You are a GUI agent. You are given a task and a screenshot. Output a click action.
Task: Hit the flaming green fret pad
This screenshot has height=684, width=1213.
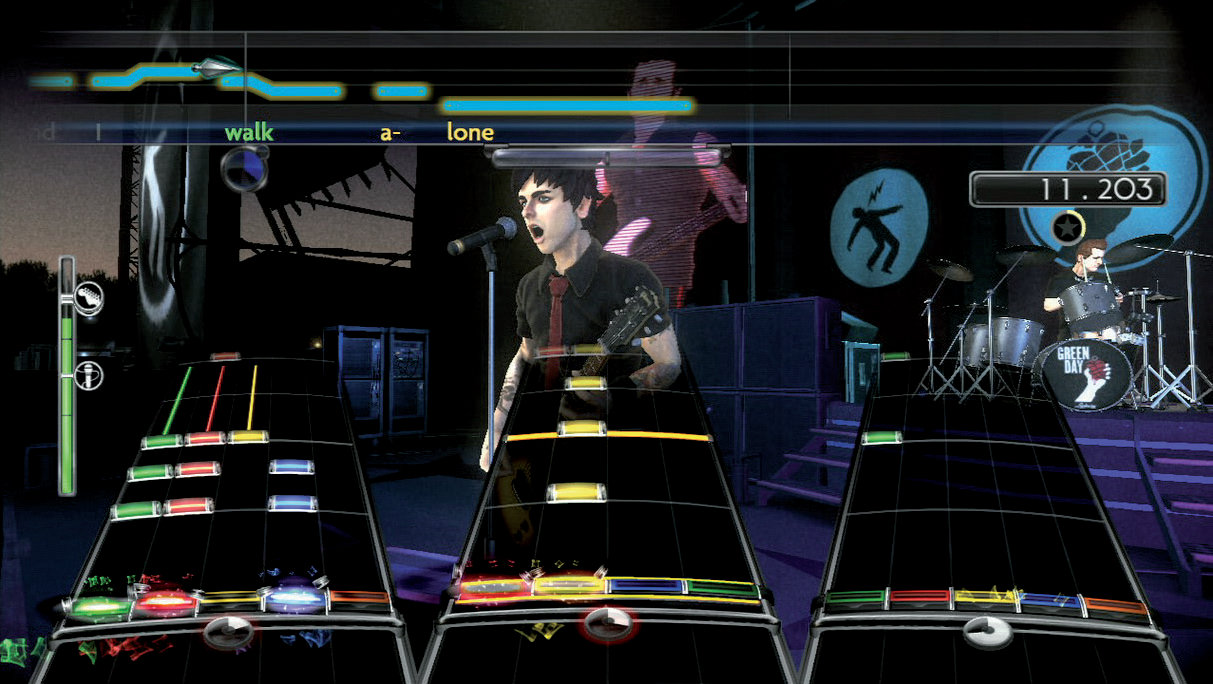tap(99, 604)
